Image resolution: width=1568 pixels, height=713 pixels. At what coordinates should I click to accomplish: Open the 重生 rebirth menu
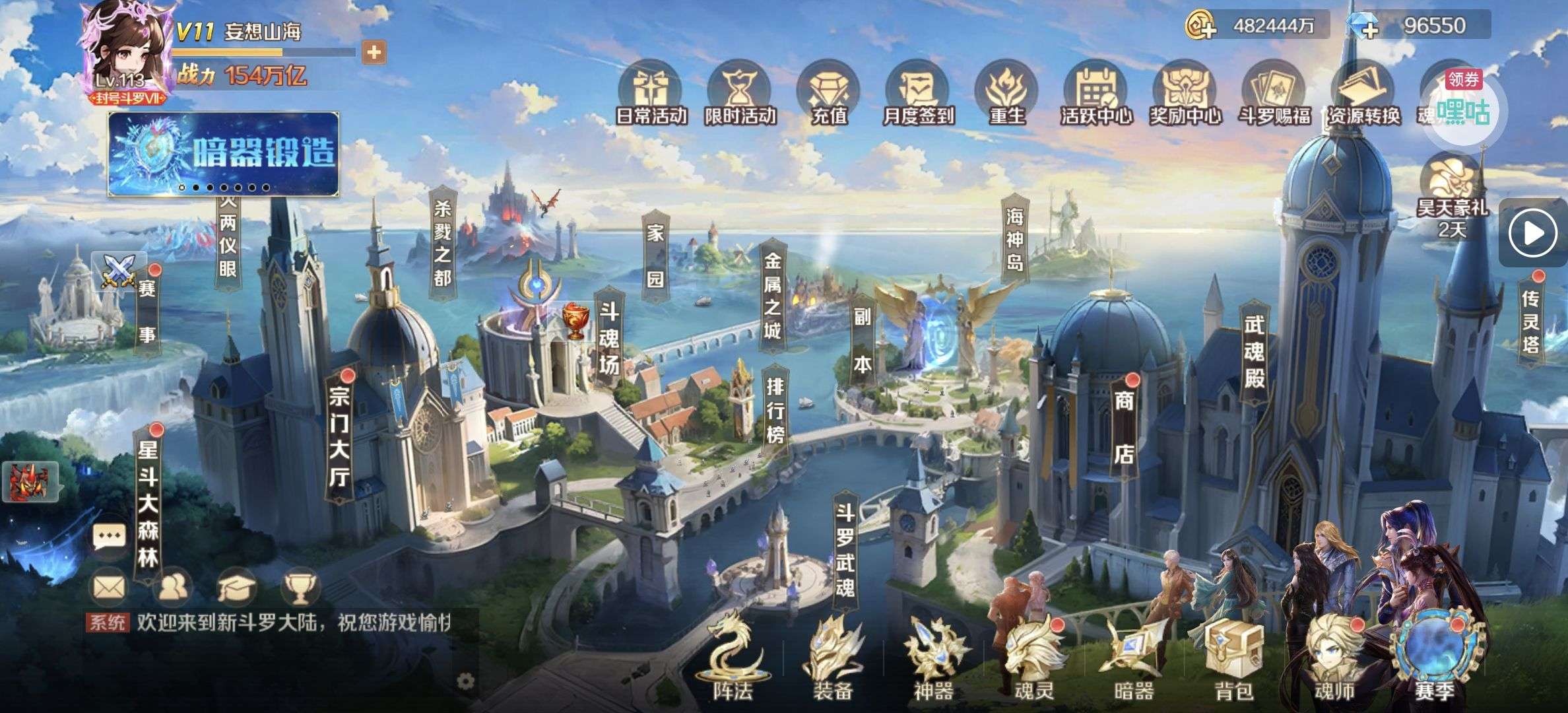point(1007,94)
